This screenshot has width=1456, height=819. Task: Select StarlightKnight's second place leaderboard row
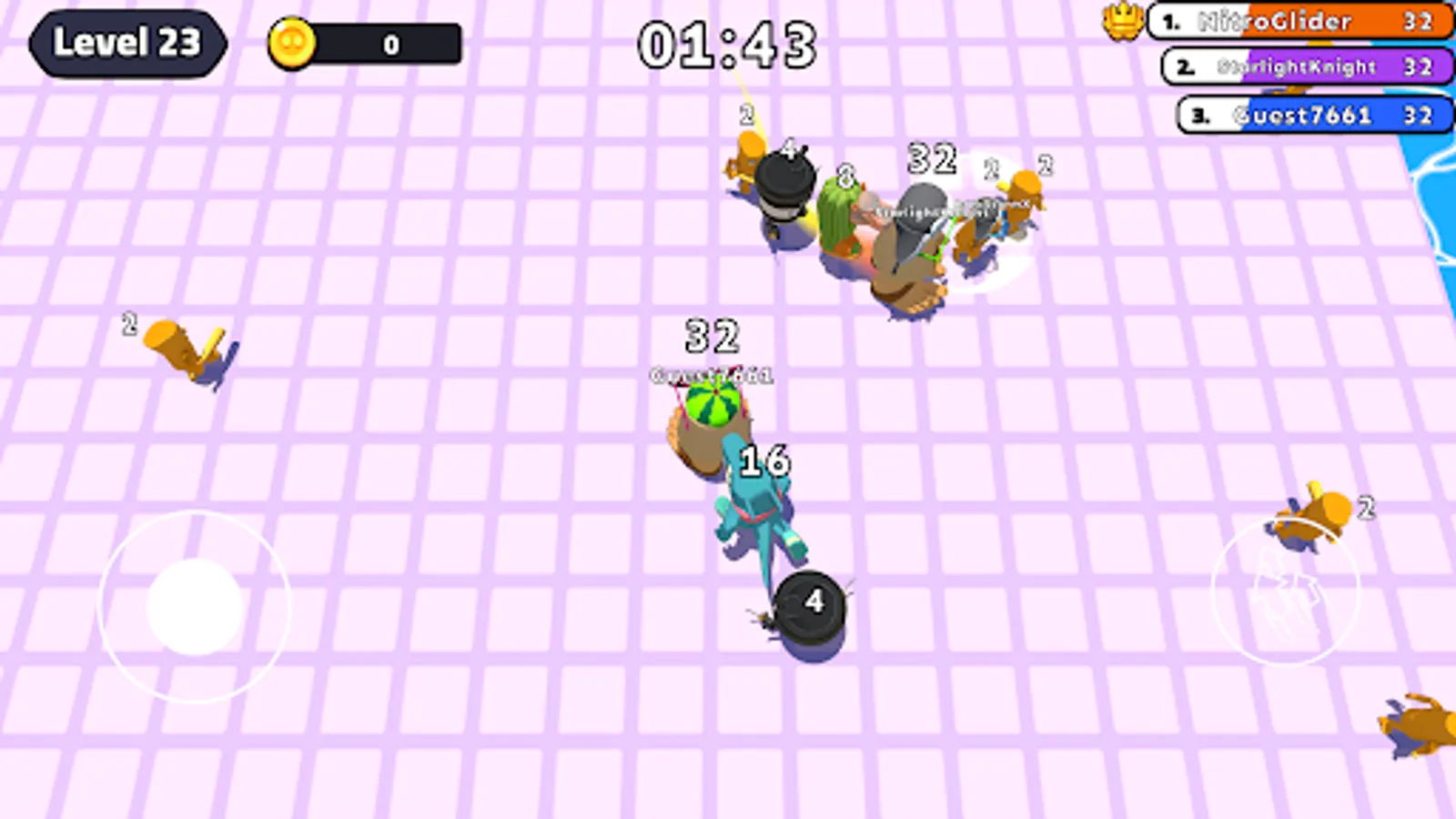(1306, 67)
